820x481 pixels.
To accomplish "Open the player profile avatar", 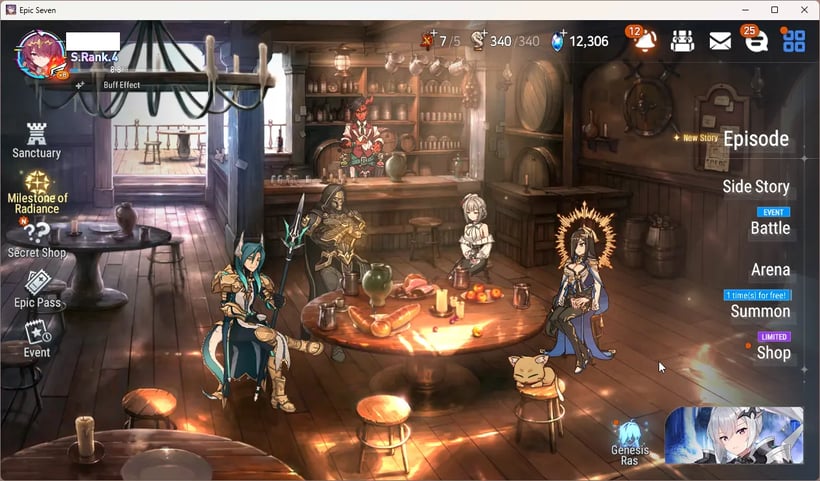I will point(40,52).
